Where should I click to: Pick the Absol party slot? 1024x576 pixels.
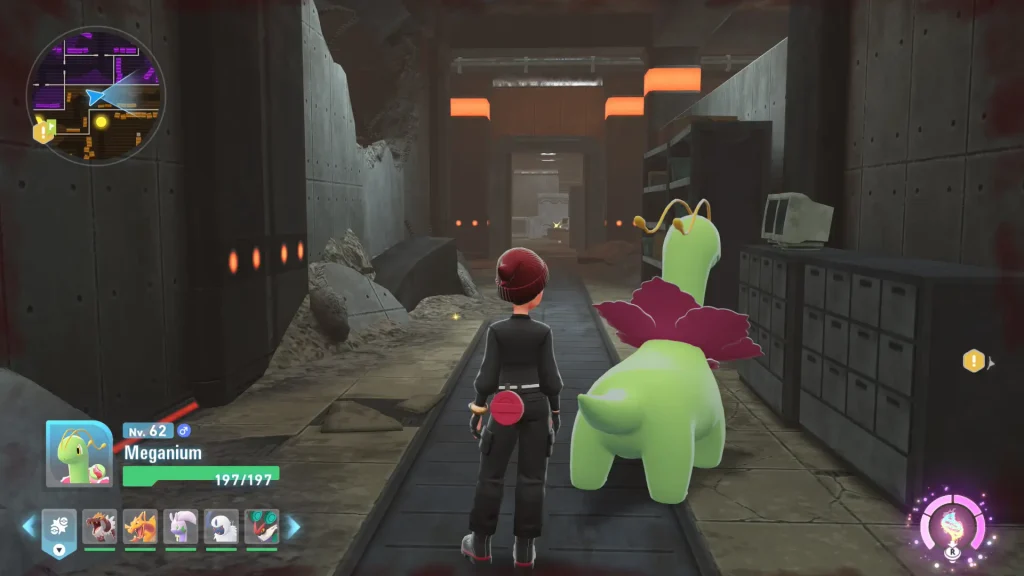click(x=221, y=526)
